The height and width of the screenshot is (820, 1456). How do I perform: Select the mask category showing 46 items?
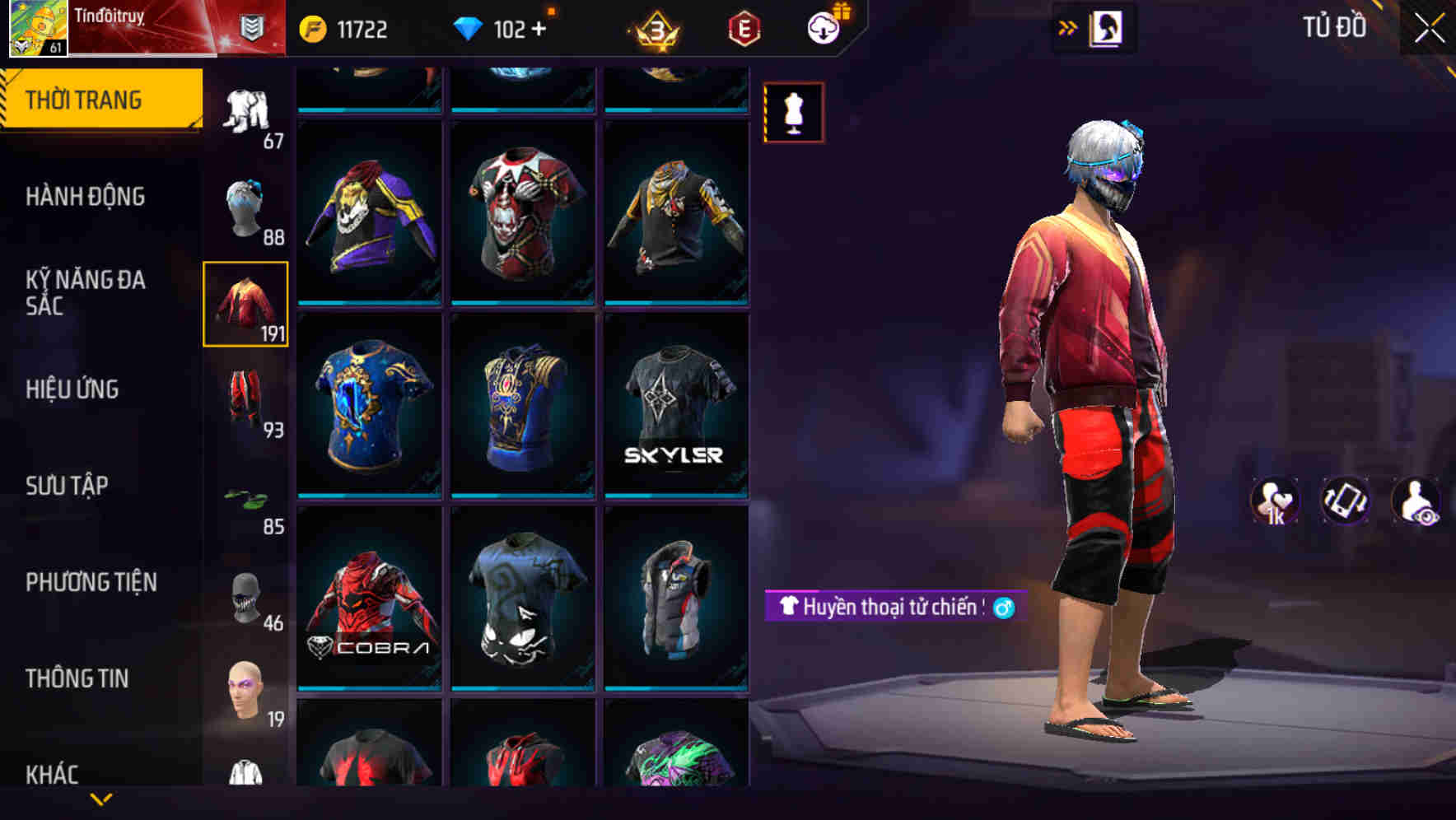point(245,599)
